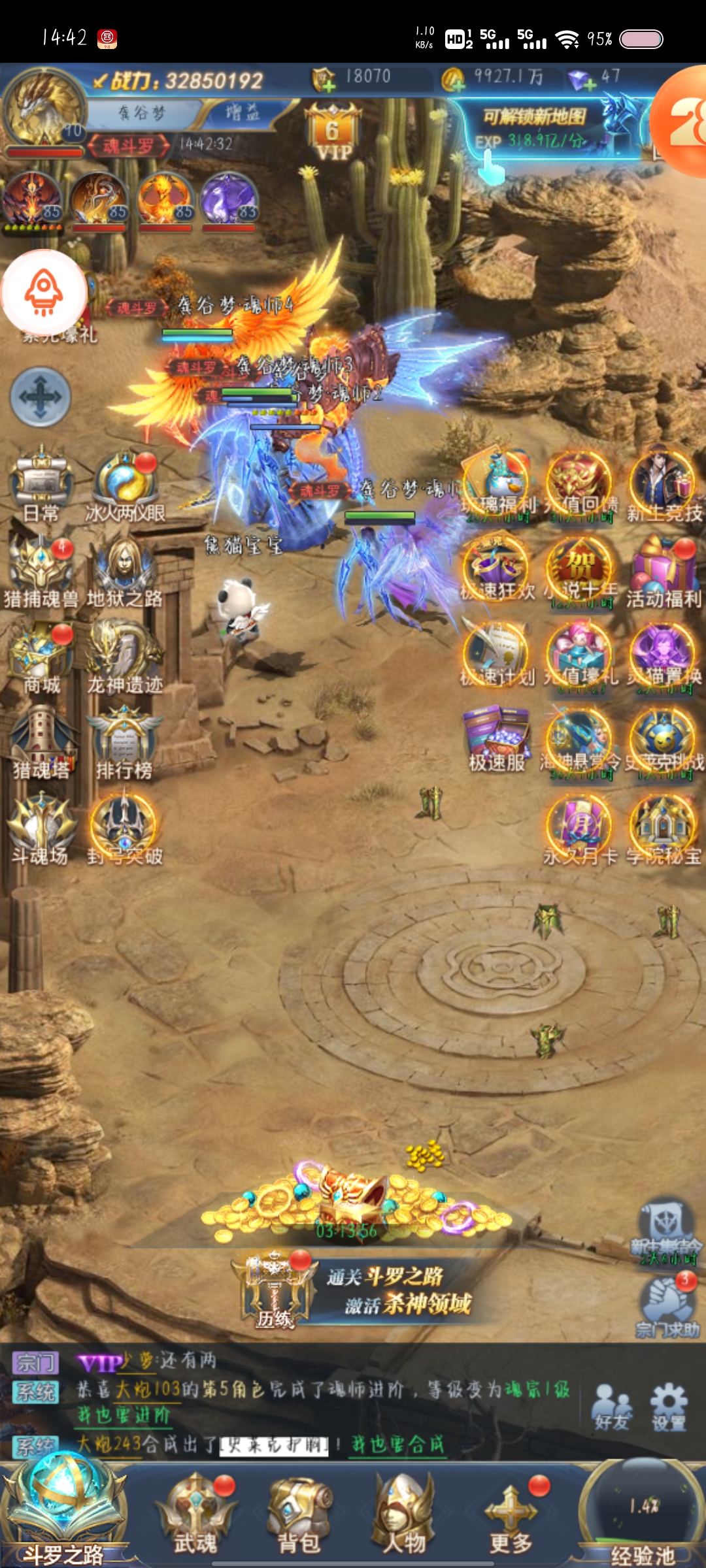Open the 猎魂塔 tower
The width and height of the screenshot is (706, 1568).
pos(41,742)
